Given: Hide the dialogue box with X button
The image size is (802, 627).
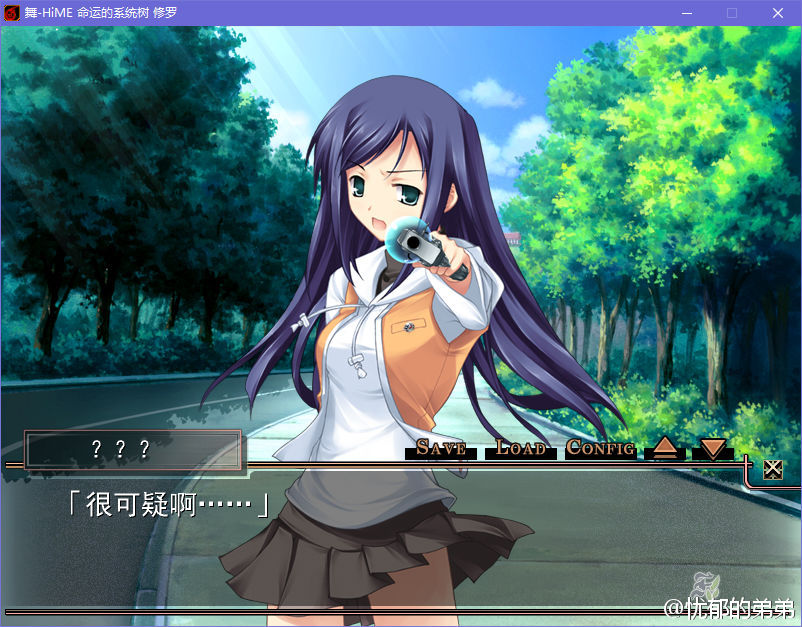Looking at the screenshot, I should [772, 469].
